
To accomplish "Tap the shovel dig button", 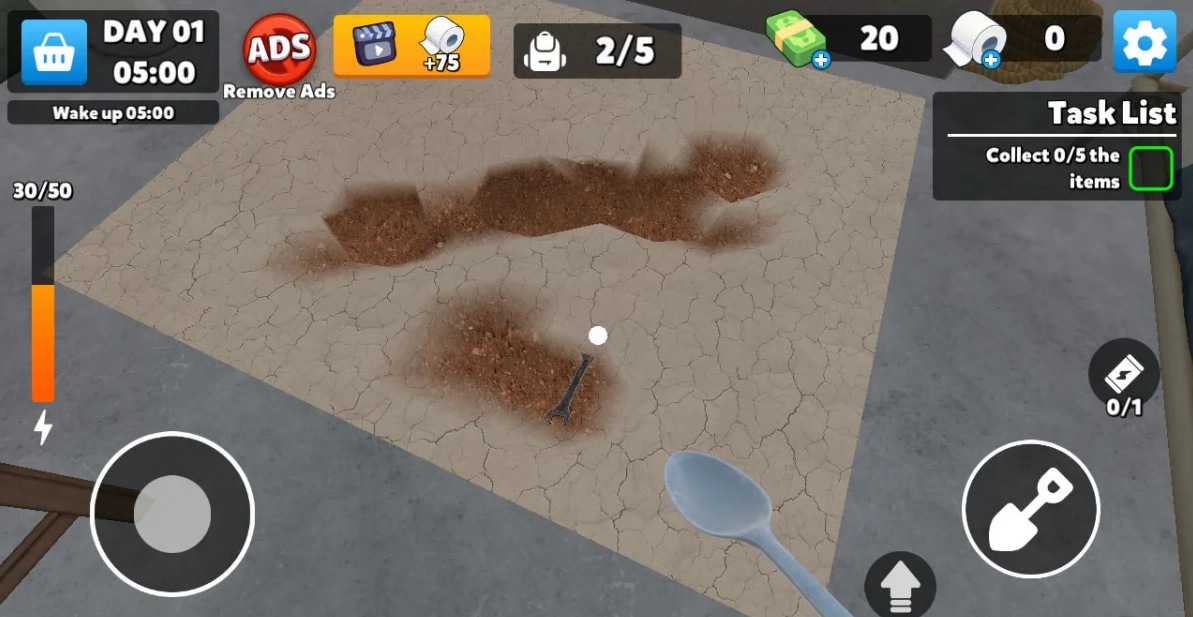I will (1030, 509).
